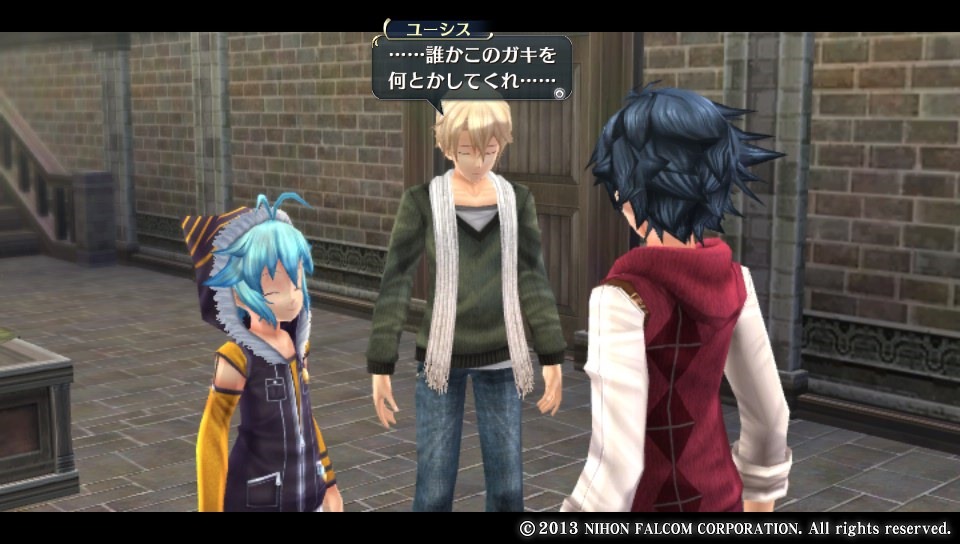Viewport: 960px width, 544px height.
Task: Advance Yuusis's dialogue speech bubble
Action: tap(470, 68)
